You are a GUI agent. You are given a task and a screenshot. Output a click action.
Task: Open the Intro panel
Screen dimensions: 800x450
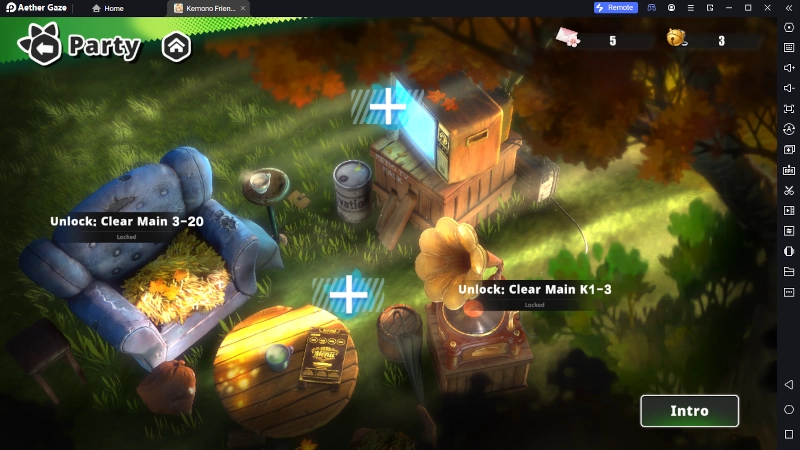pyautogui.click(x=689, y=411)
